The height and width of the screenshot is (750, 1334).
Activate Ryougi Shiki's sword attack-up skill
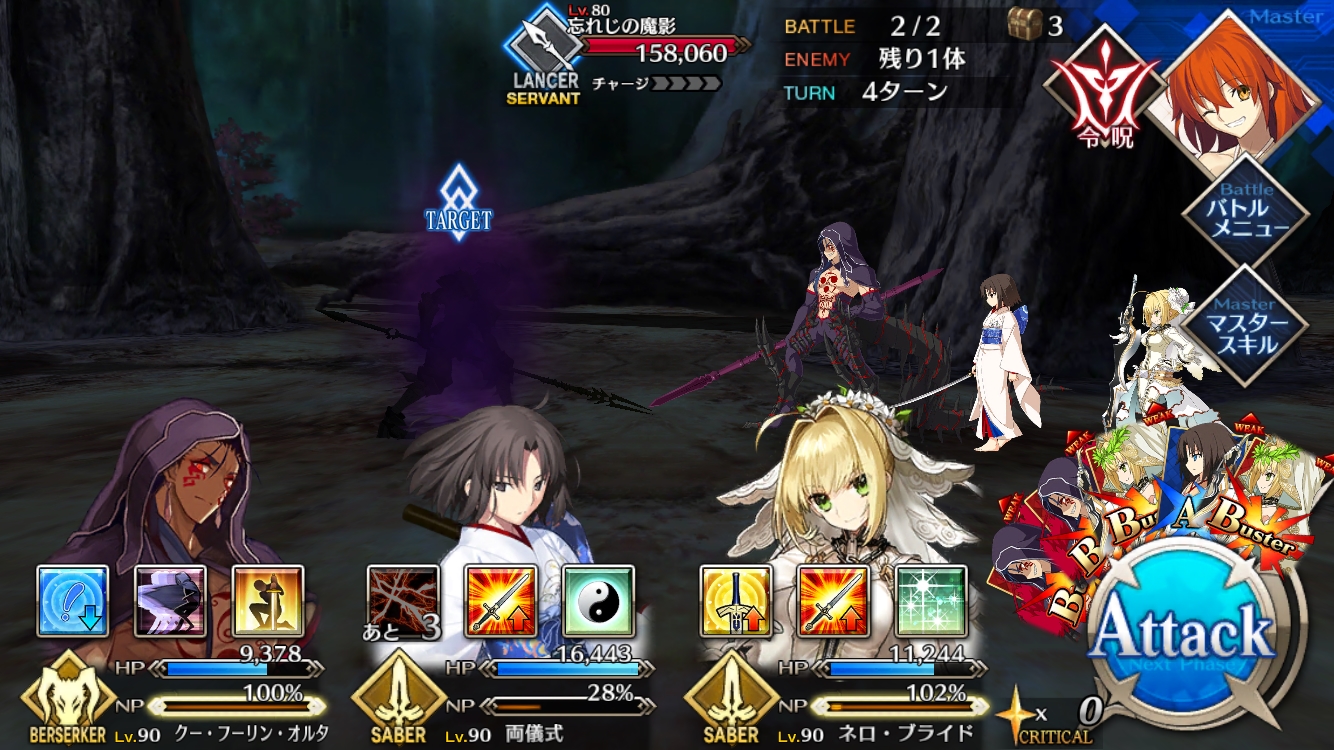(x=501, y=601)
